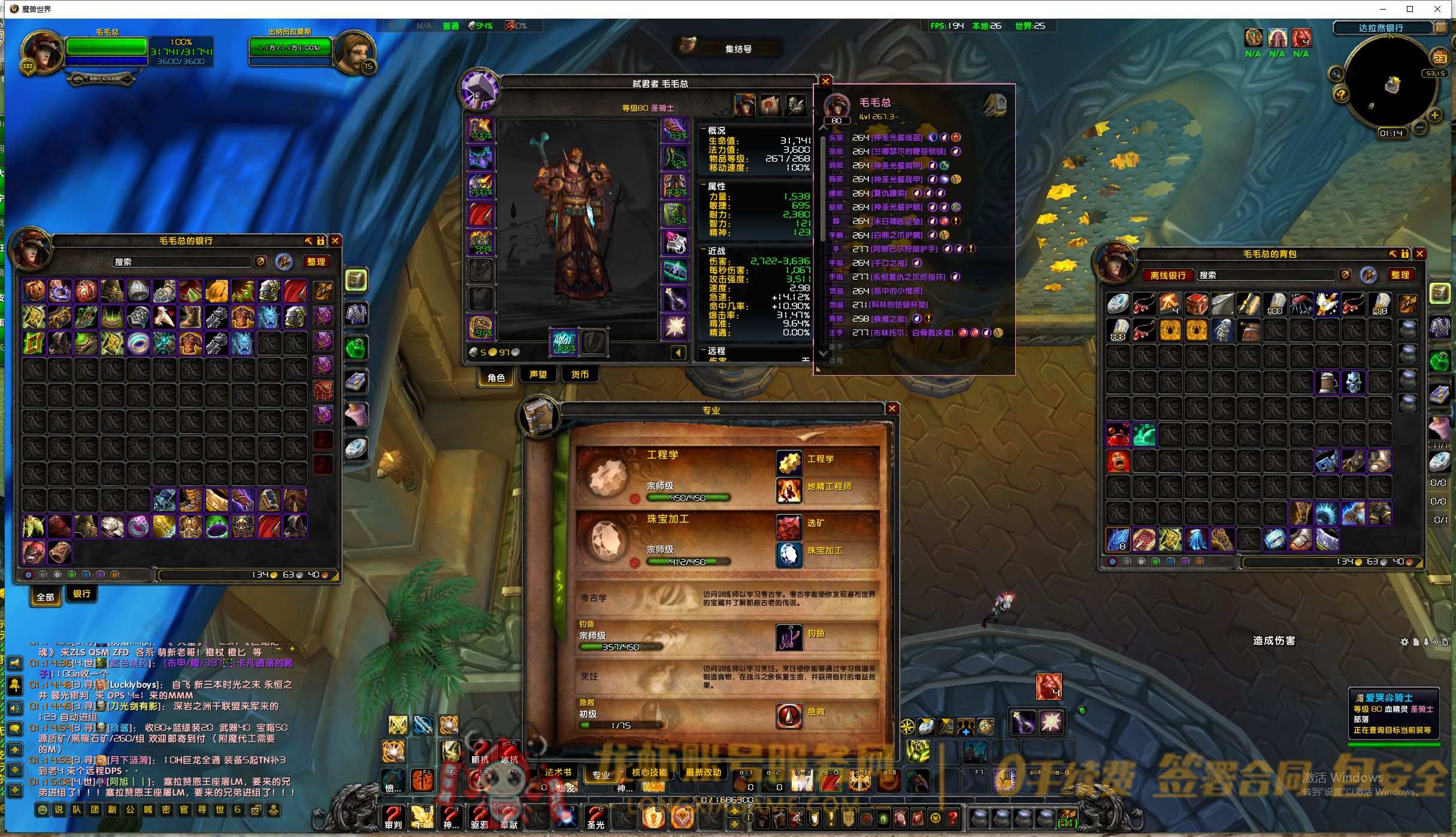The height and width of the screenshot is (837, 1456).
Task: Open the 急救 first aid skill
Action: click(789, 715)
